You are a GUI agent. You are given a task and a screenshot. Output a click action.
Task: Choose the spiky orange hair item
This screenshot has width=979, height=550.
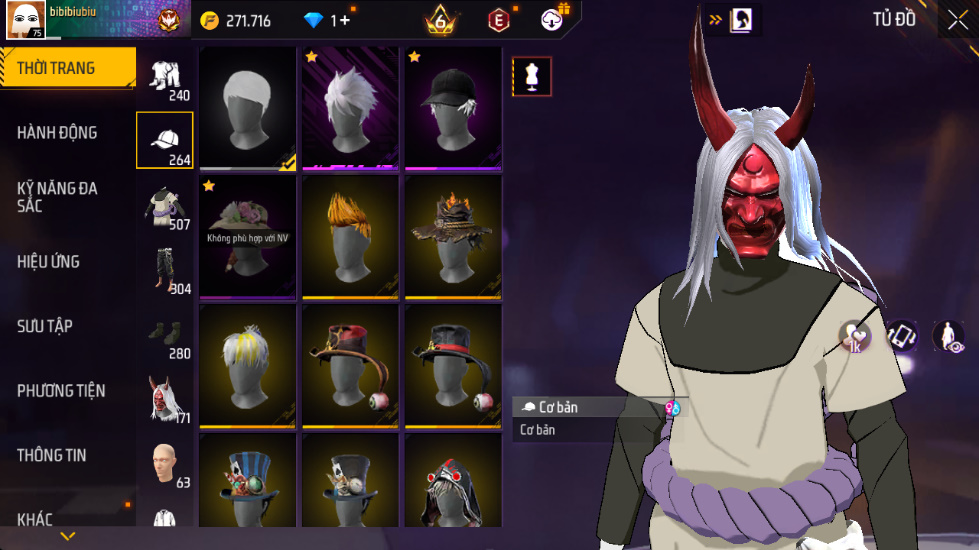(x=350, y=237)
